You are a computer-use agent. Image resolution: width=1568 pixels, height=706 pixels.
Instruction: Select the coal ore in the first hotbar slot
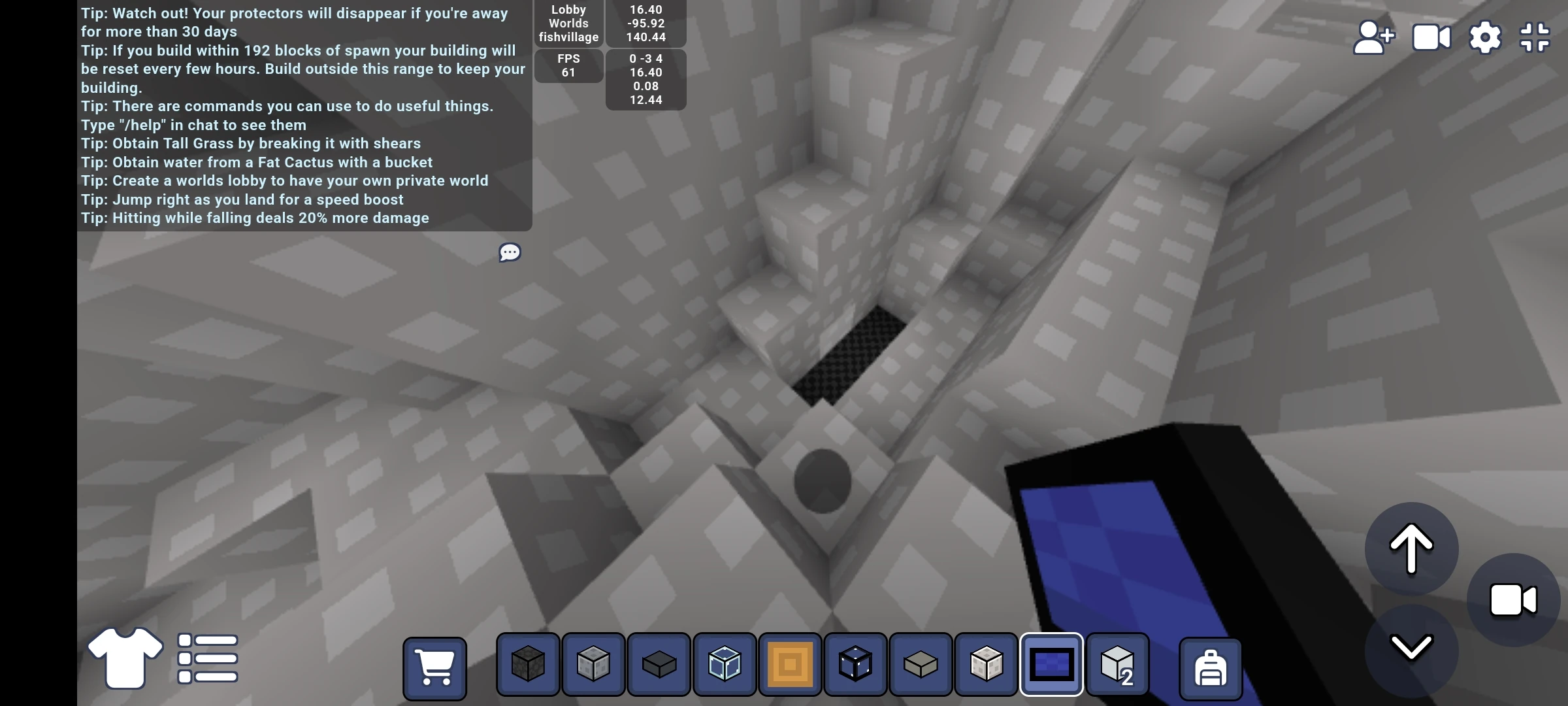point(527,665)
